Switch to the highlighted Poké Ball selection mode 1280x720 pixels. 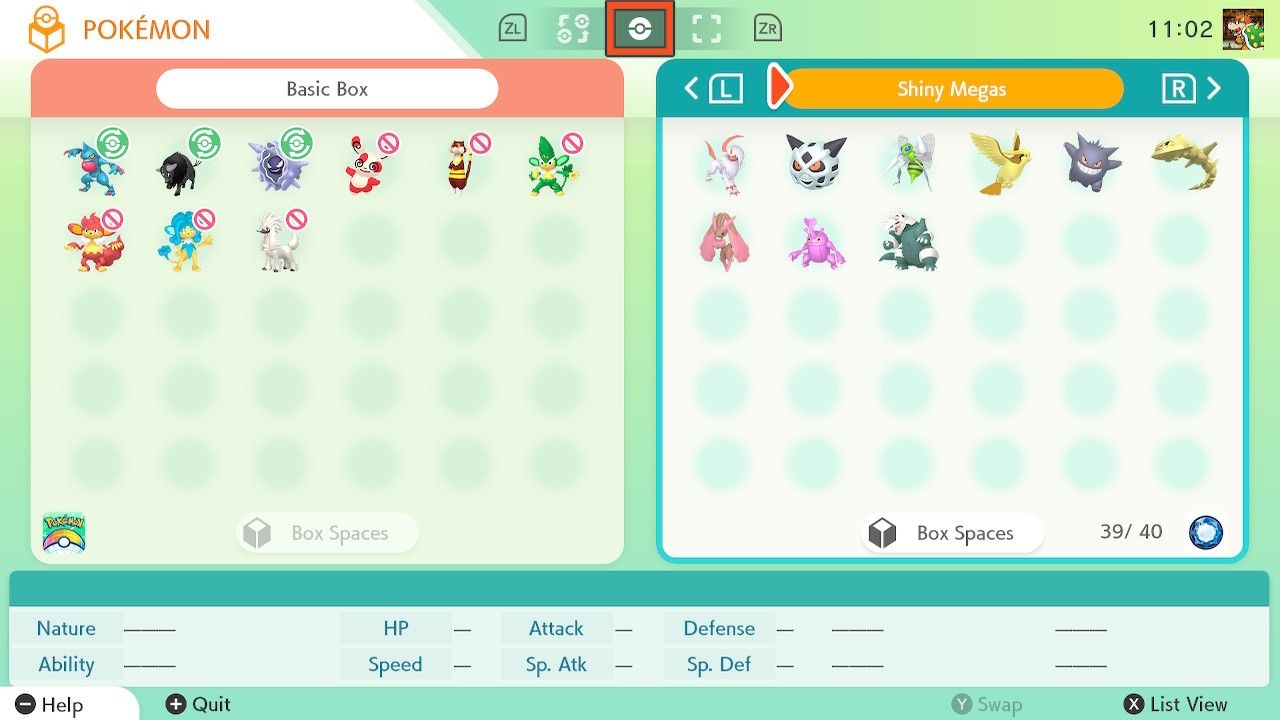point(640,29)
